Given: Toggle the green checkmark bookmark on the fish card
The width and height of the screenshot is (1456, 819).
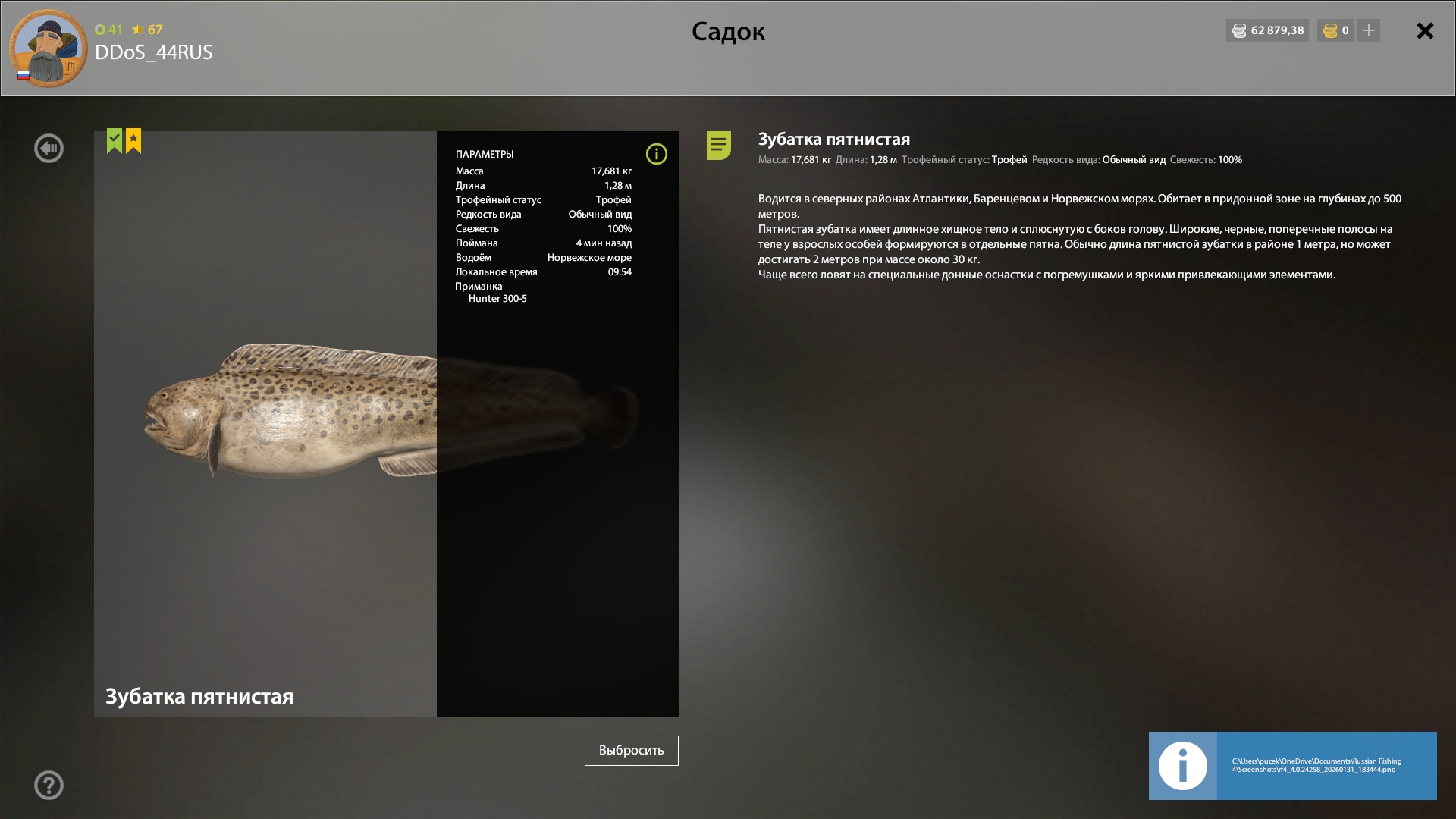Looking at the screenshot, I should [115, 140].
